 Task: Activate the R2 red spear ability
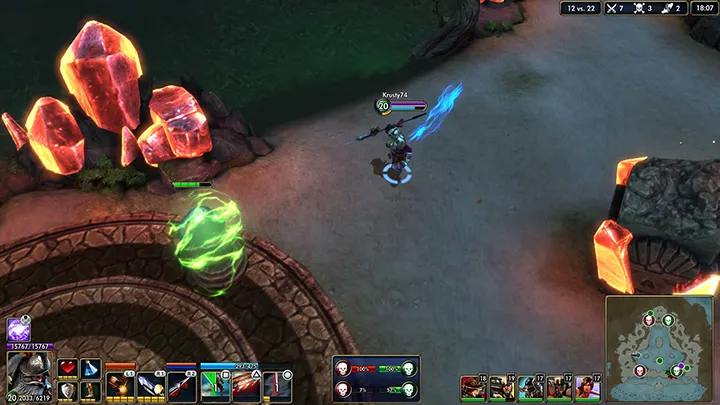tap(181, 383)
